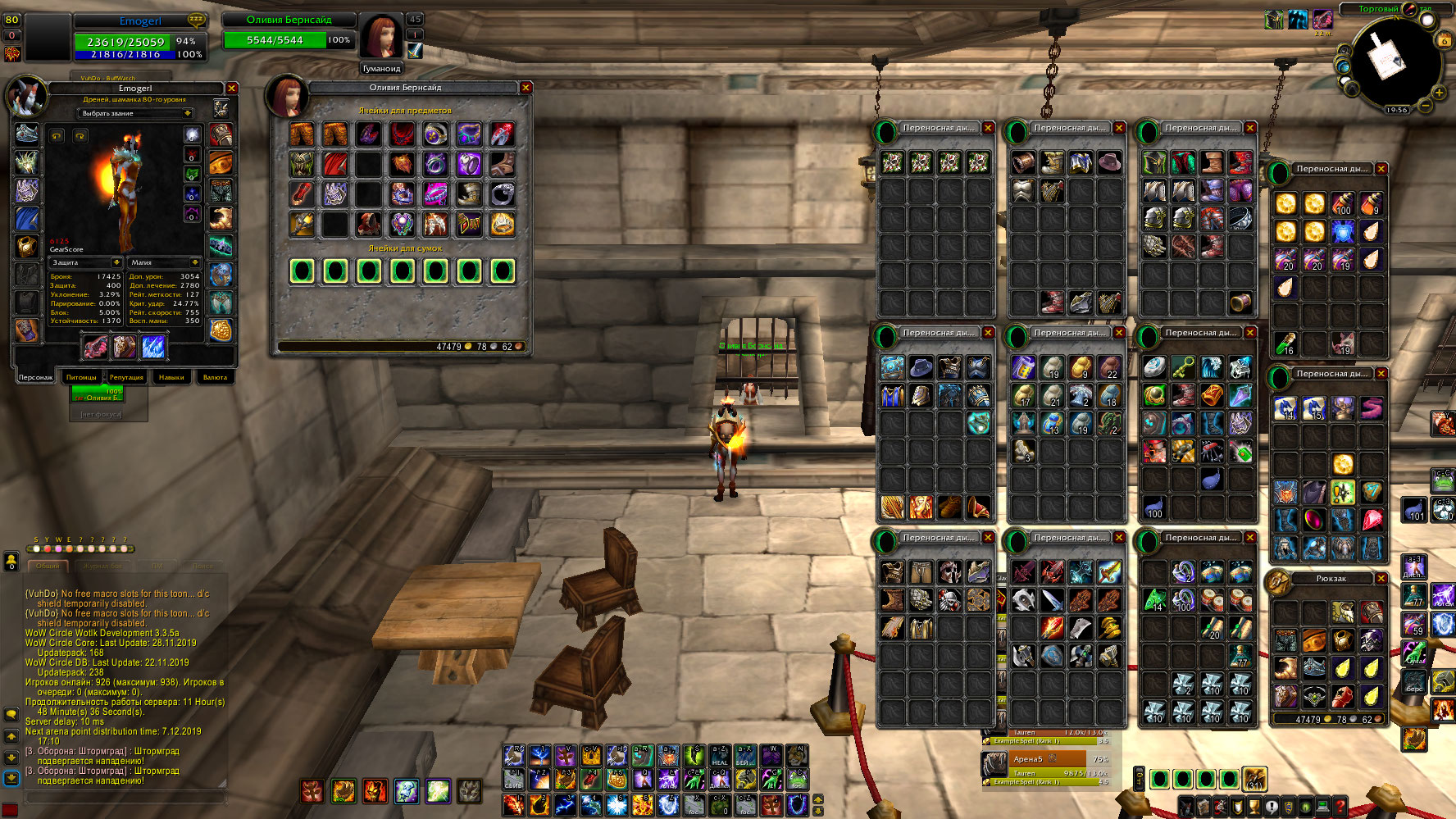Select the pink worm item in the bag
Image resolution: width=1456 pixels, height=819 pixels.
(x=1371, y=407)
